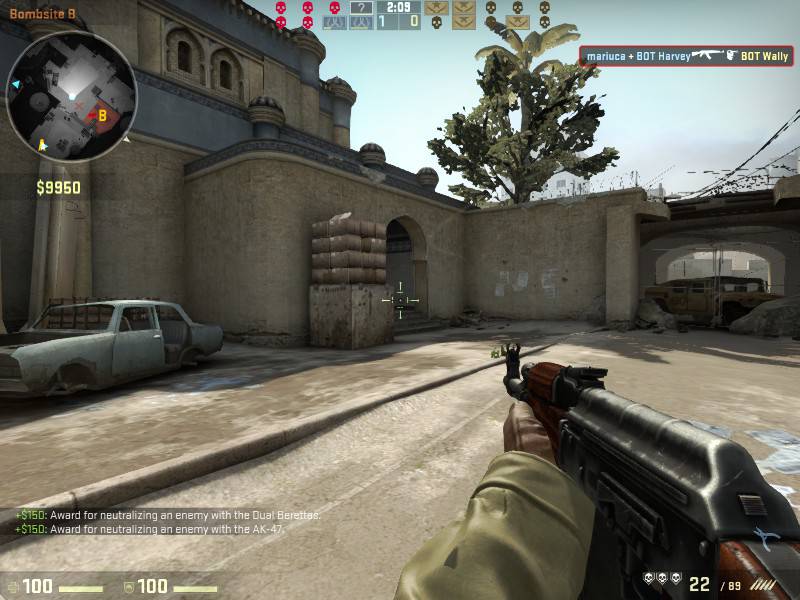Select the bombsite B marker on radar
The image size is (800, 600).
click(x=102, y=116)
